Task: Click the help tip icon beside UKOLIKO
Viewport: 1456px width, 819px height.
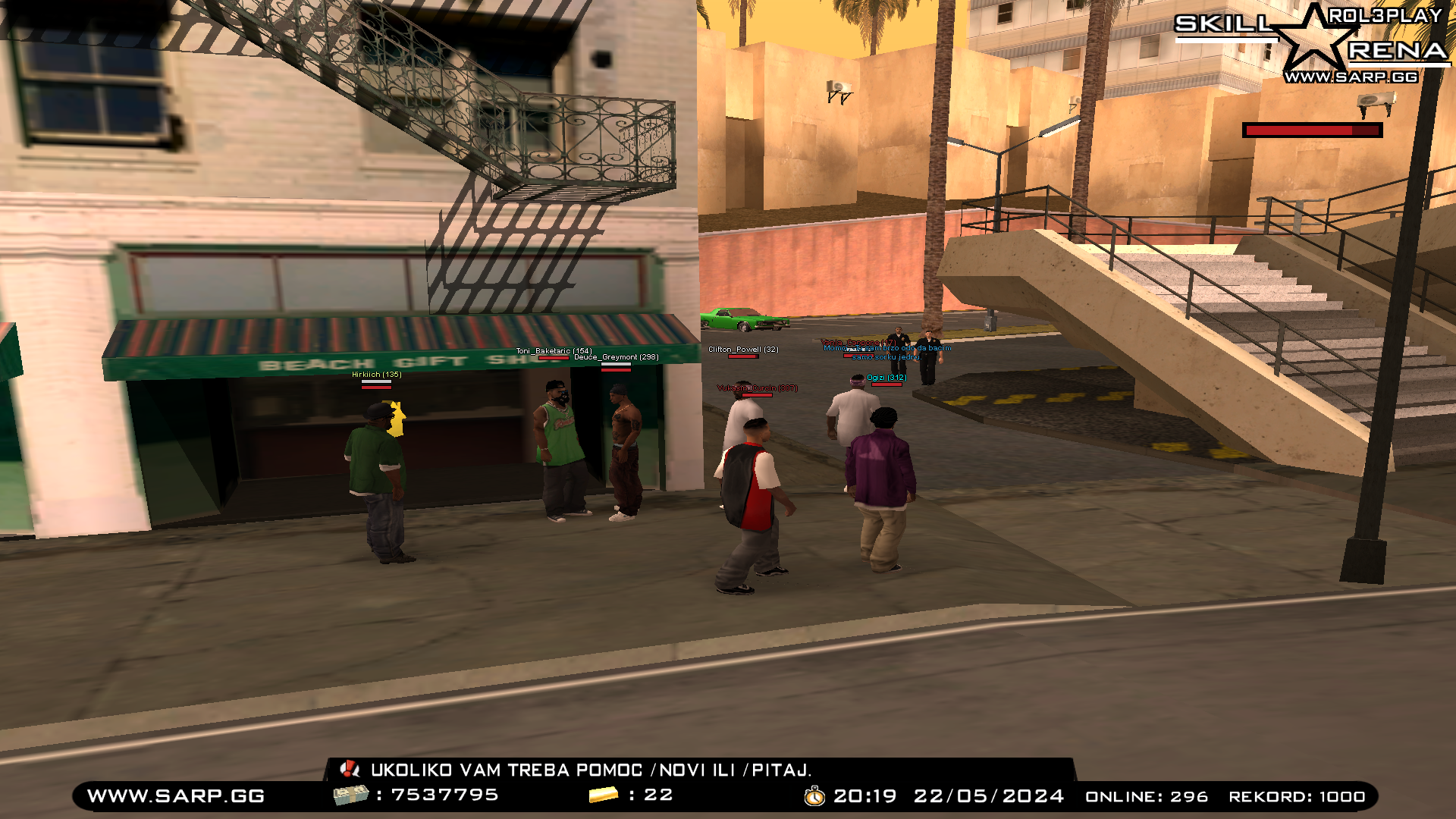Action: [x=350, y=770]
